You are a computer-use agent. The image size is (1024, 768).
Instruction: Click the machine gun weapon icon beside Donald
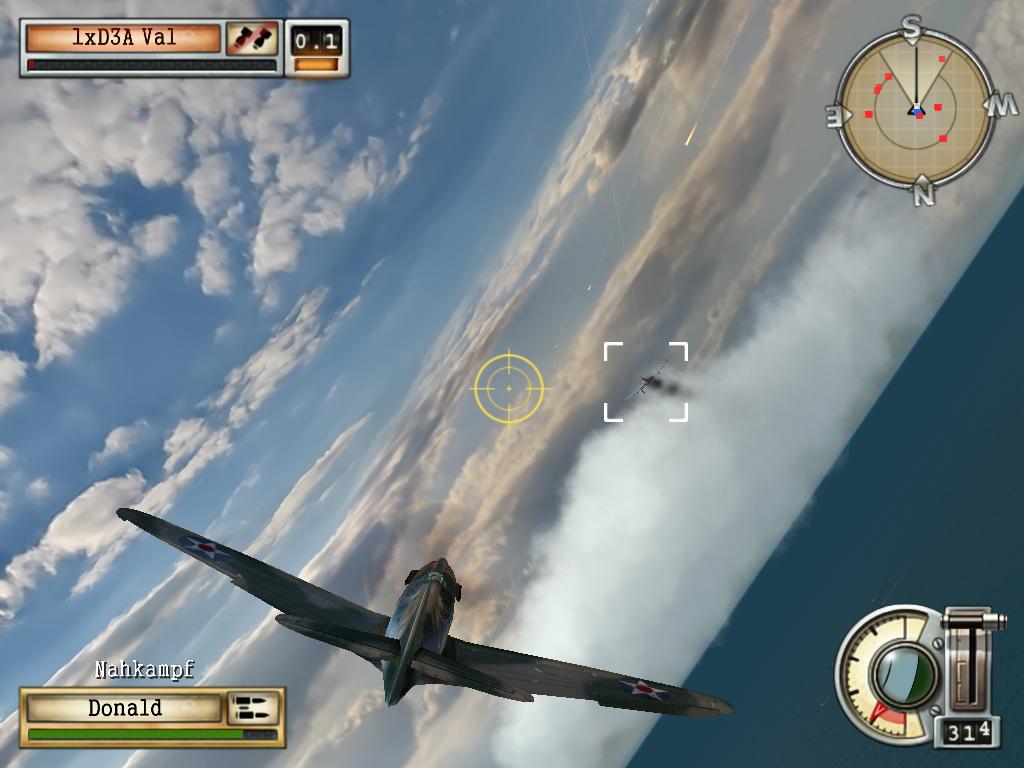pyautogui.click(x=253, y=708)
